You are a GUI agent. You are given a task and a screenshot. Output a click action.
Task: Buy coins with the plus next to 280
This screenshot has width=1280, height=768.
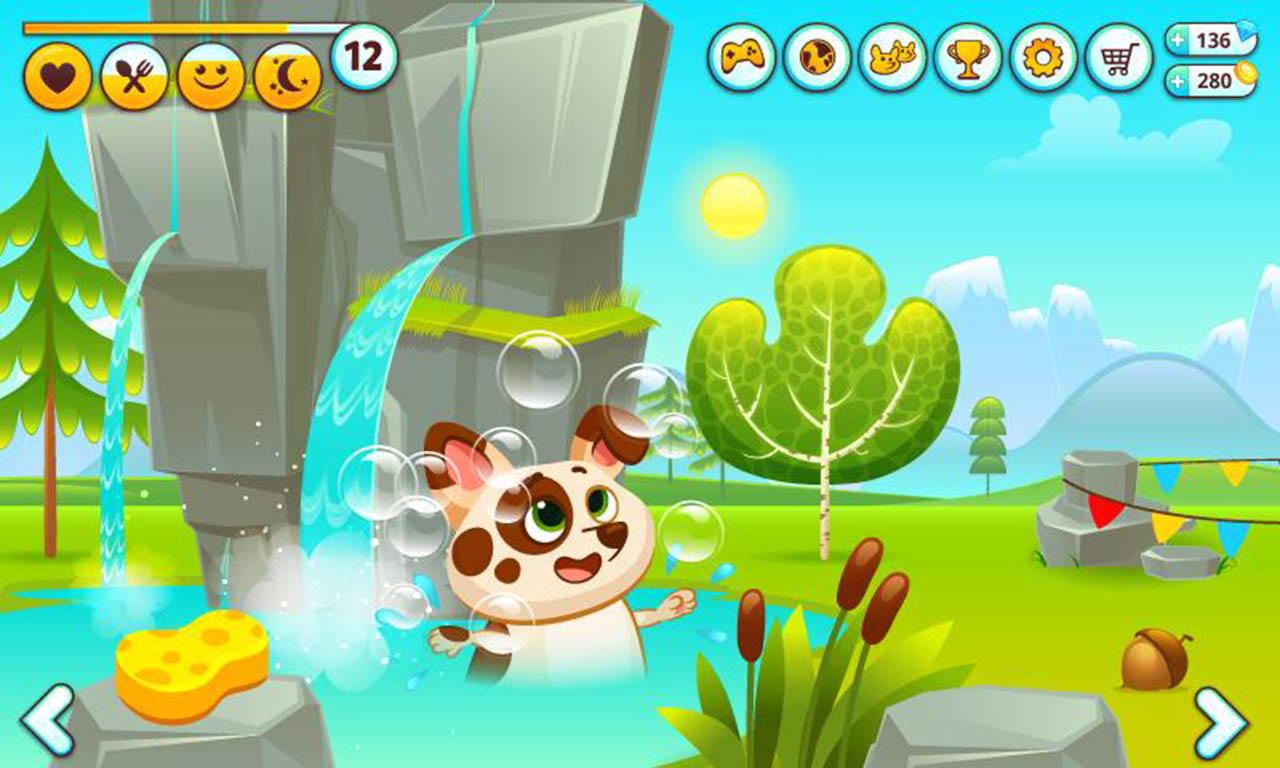pos(1176,80)
